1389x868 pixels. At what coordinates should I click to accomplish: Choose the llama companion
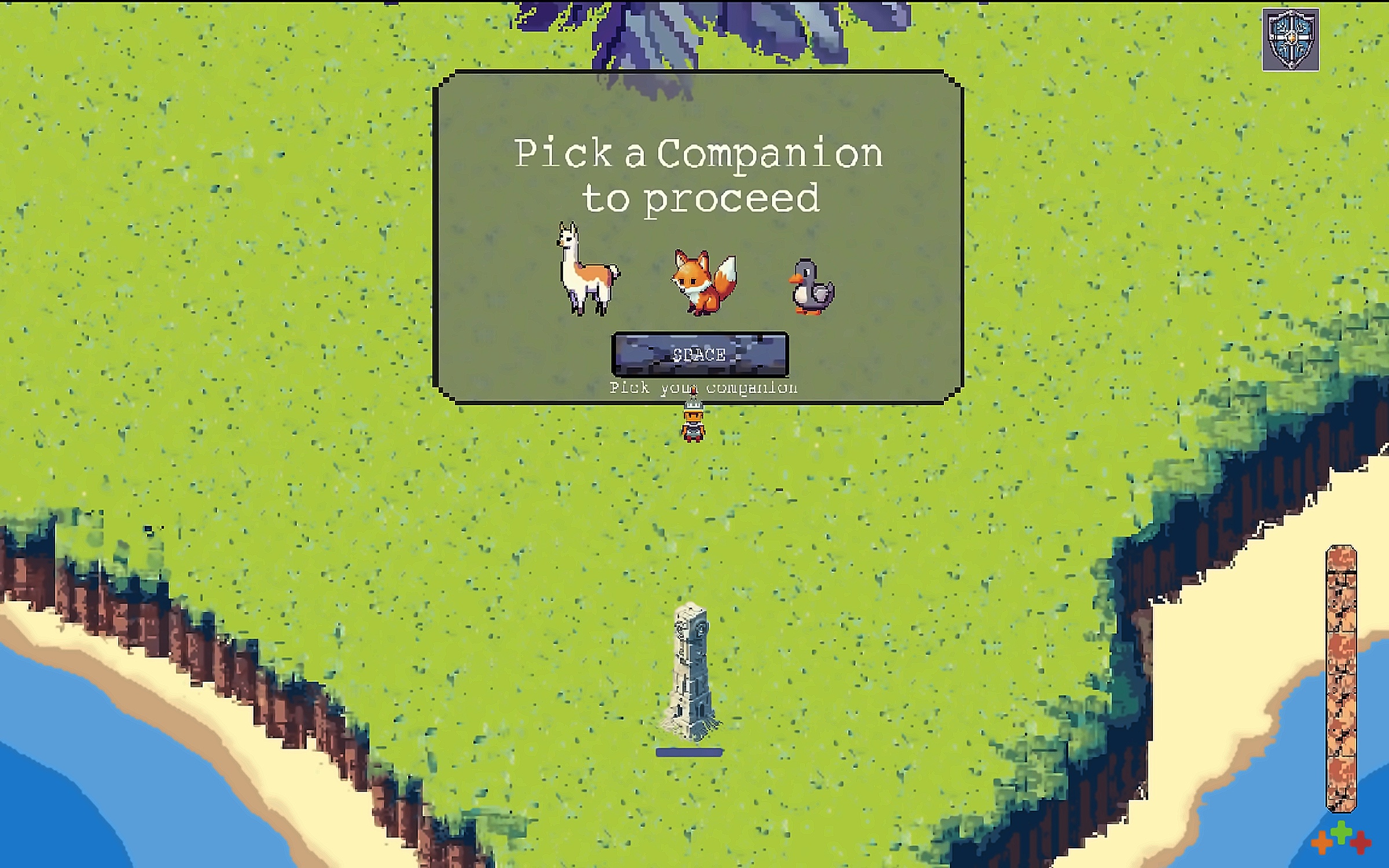click(587, 270)
